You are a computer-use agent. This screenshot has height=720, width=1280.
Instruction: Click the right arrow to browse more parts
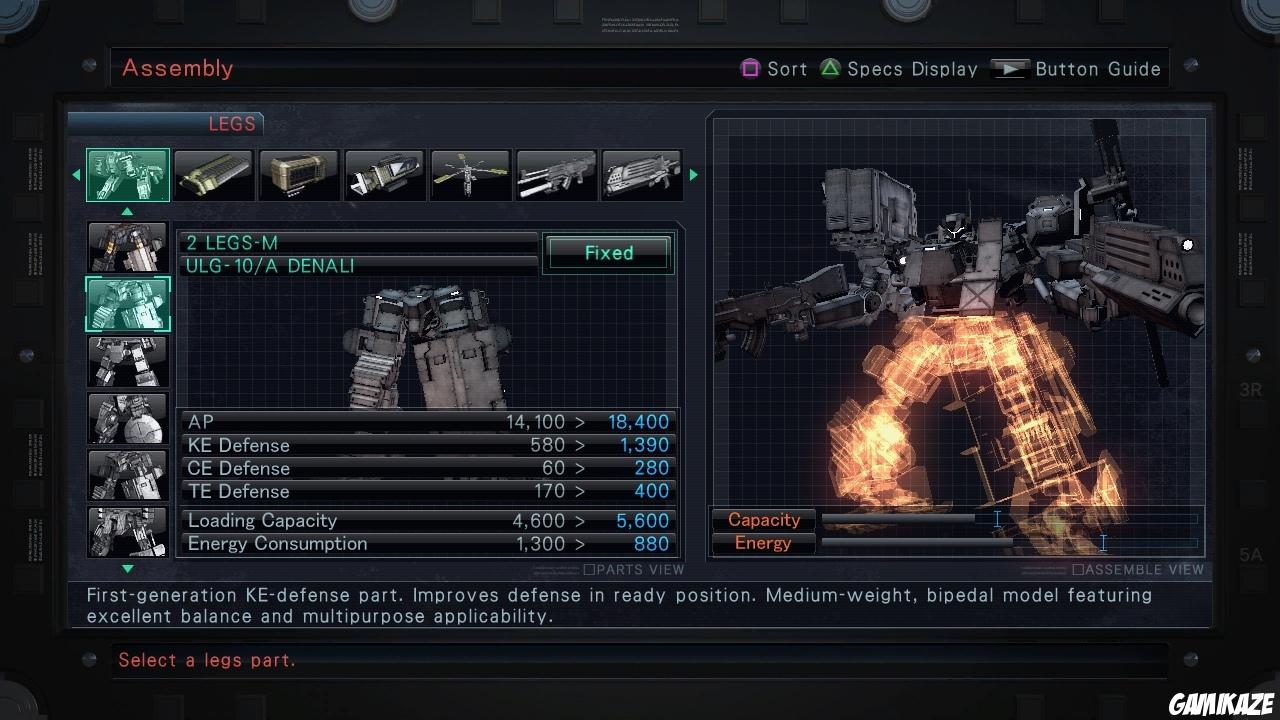[x=693, y=174]
